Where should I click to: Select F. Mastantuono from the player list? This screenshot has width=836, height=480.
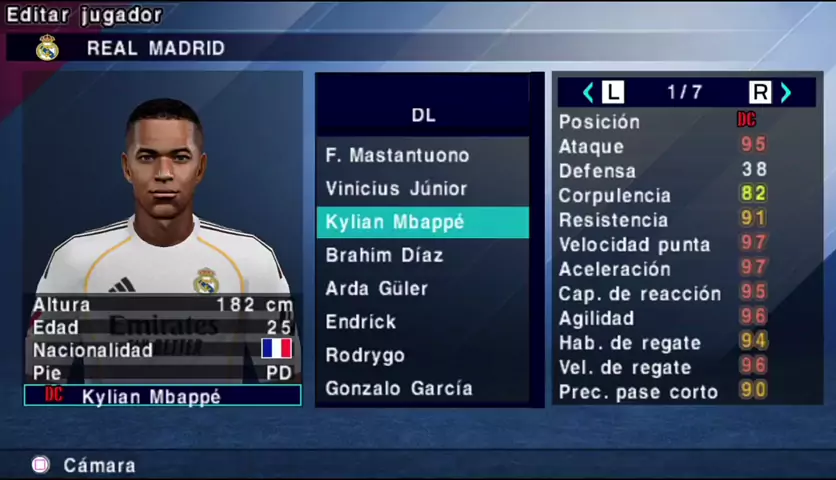(x=397, y=155)
